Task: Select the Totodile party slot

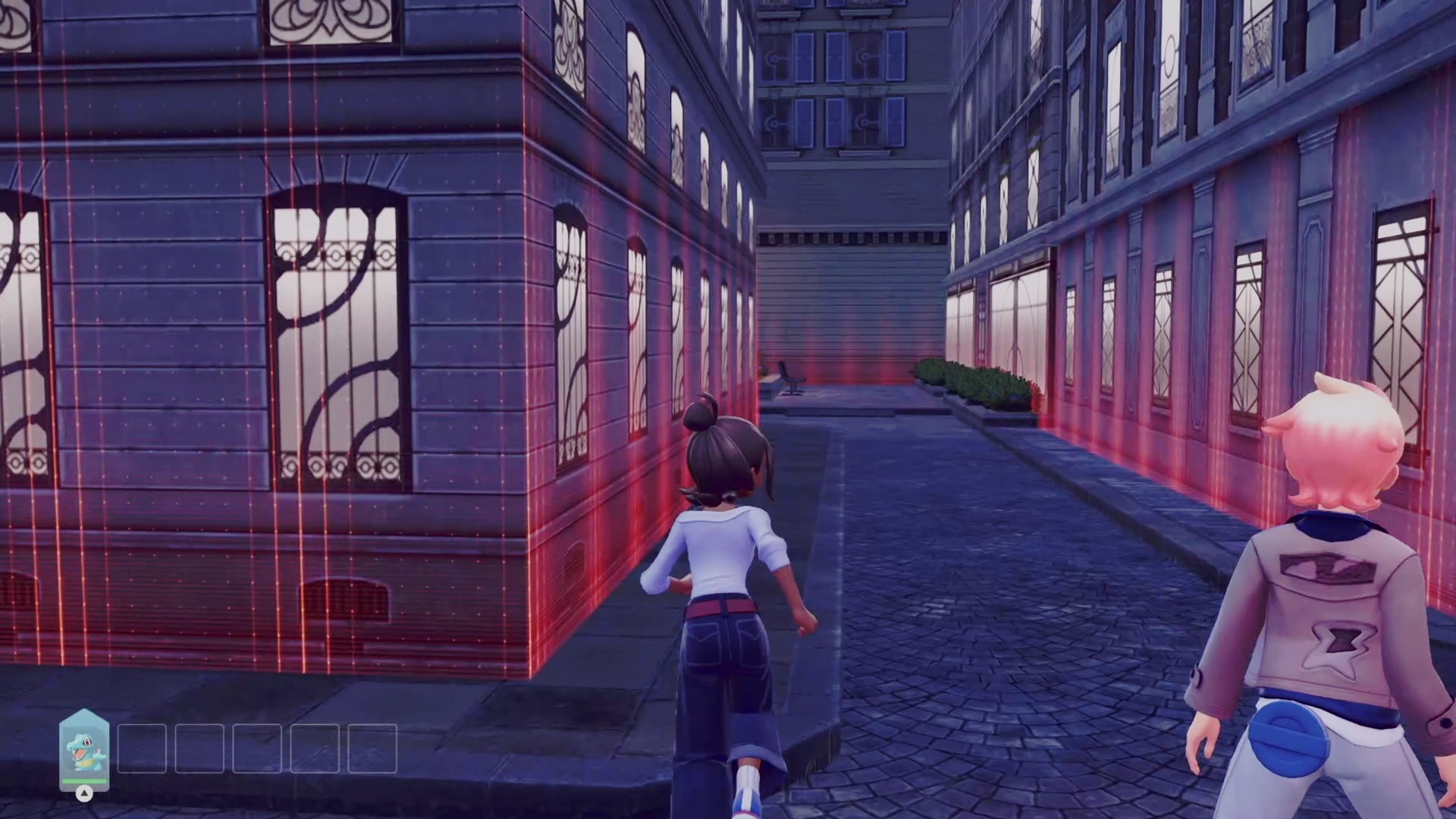Action: click(x=84, y=749)
